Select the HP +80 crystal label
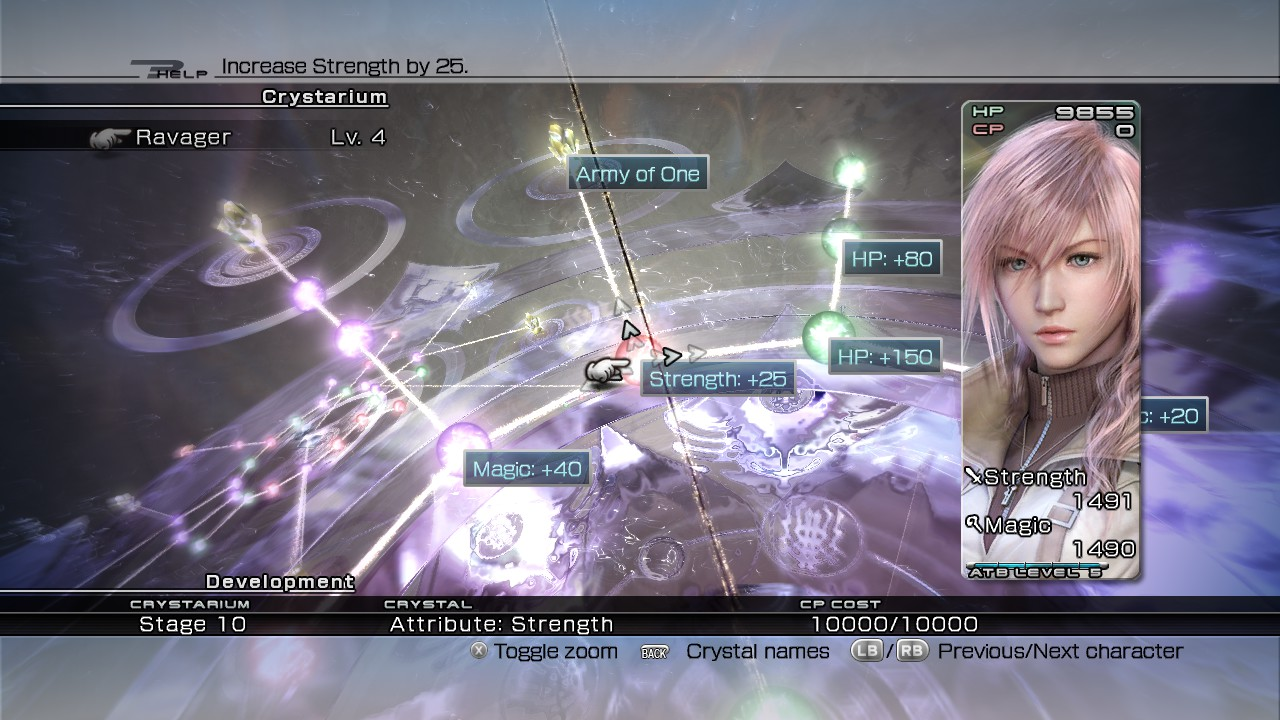 891,259
